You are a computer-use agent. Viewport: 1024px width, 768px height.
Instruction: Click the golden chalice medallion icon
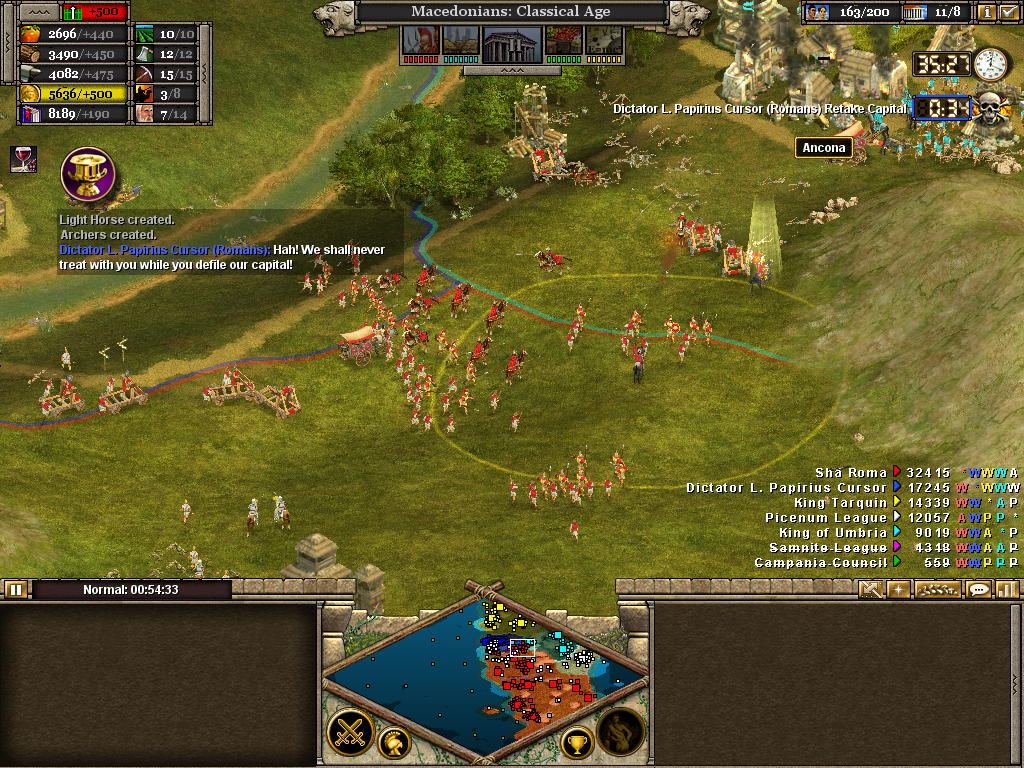pos(88,174)
